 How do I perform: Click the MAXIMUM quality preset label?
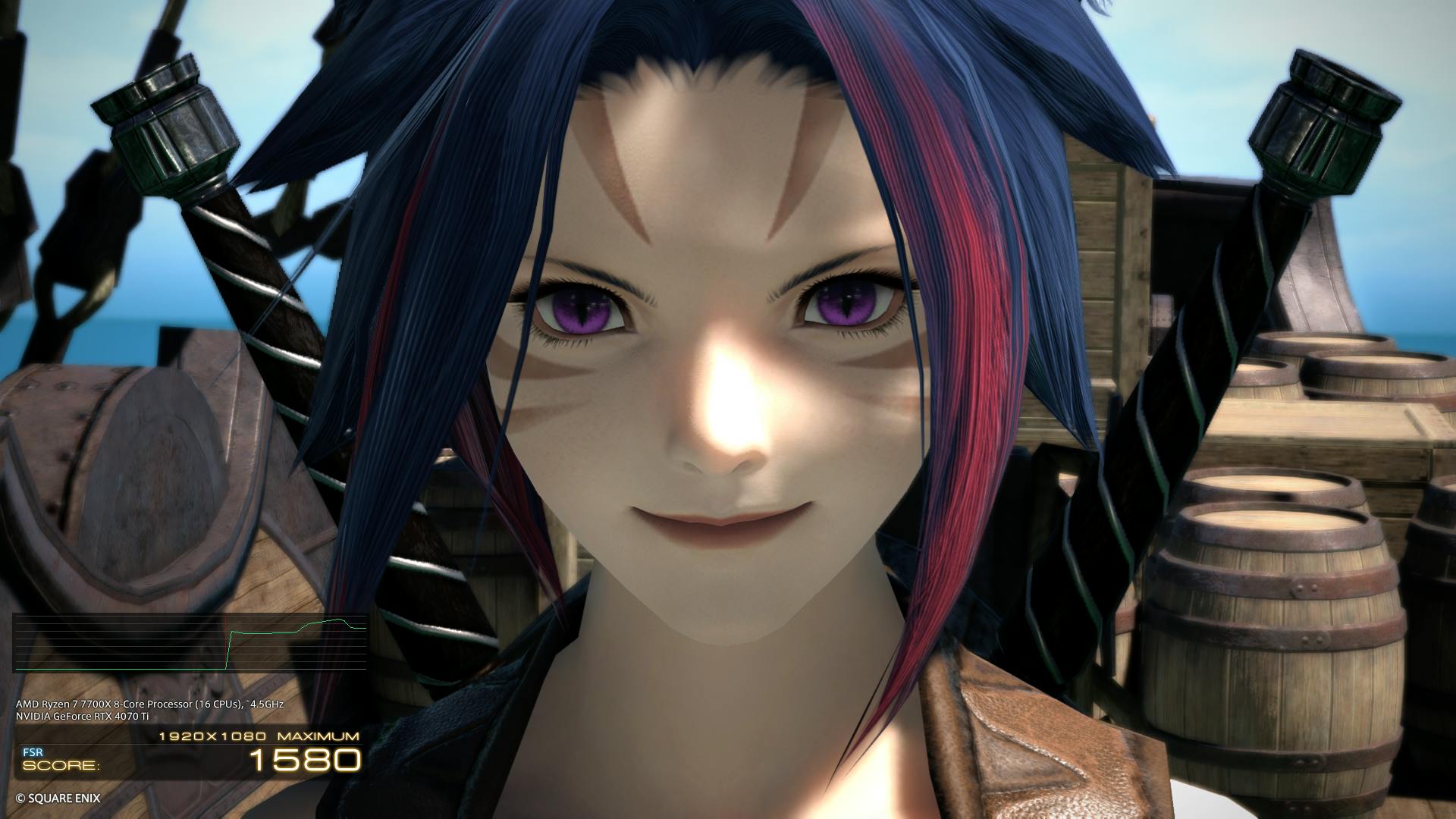319,737
